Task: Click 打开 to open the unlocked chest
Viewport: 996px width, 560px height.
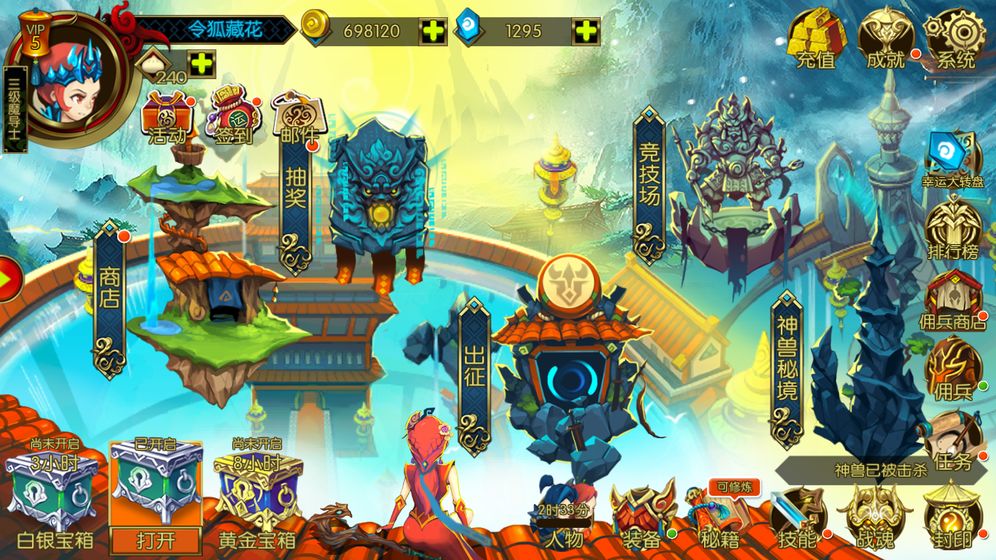Action: [x=154, y=539]
